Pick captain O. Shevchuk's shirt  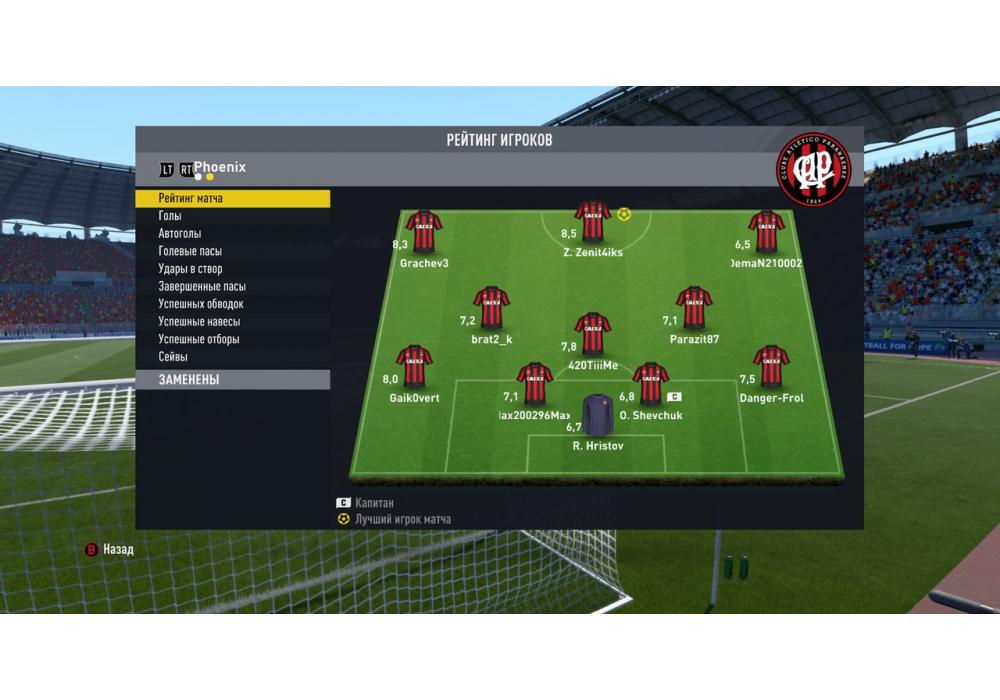[650, 384]
